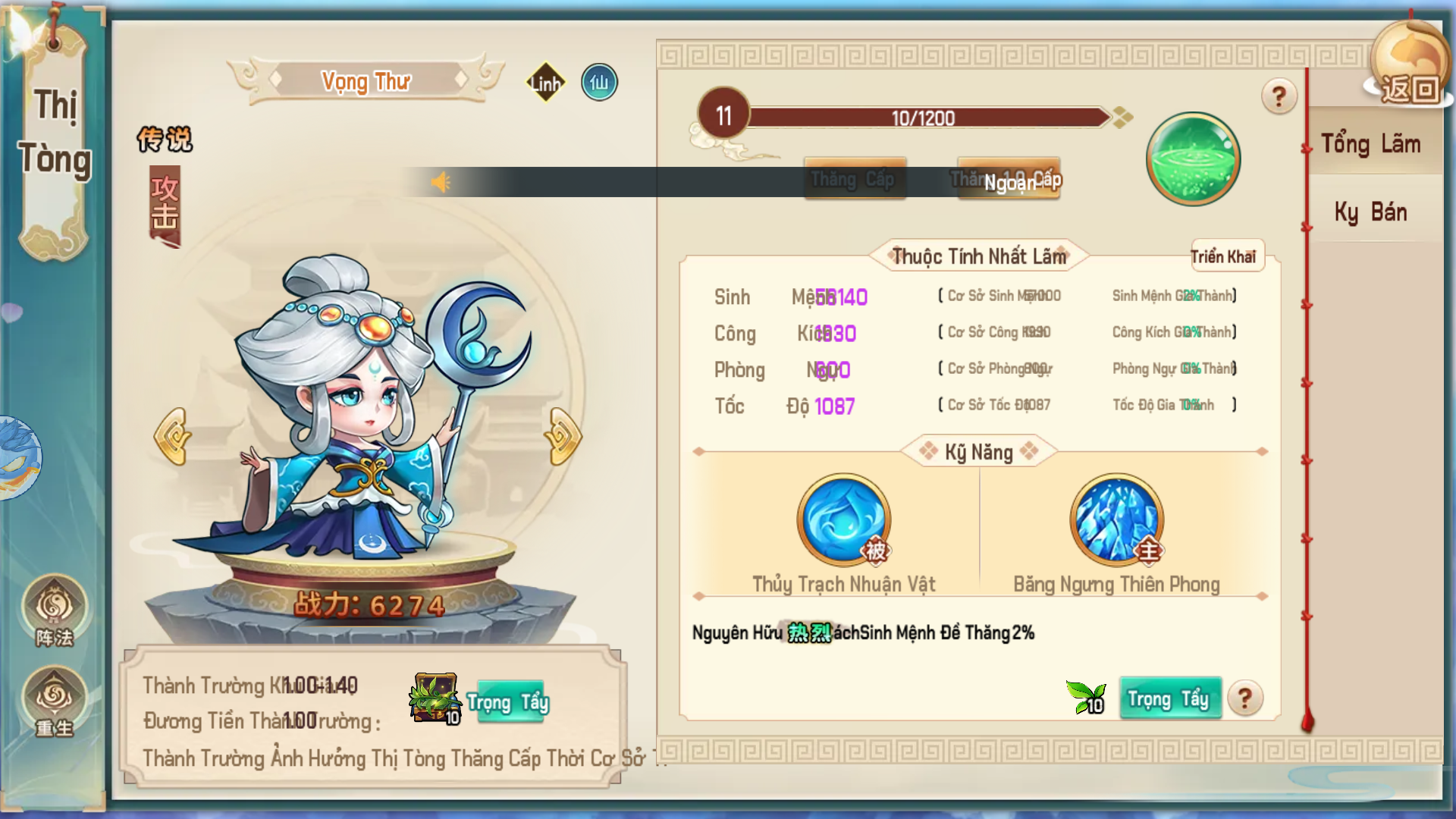The width and height of the screenshot is (1456, 819).
Task: Click the Thăng Cấp level-up button
Action: point(854,179)
